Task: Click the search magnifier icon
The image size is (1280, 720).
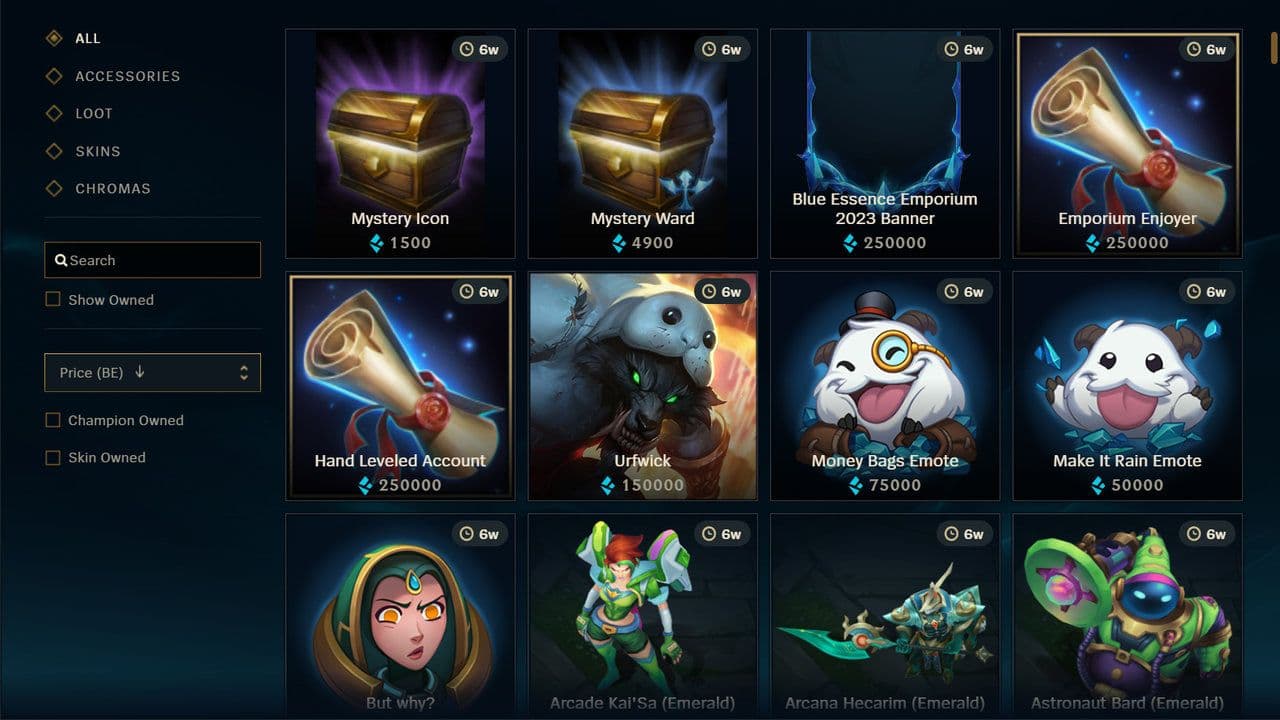Action: [x=62, y=260]
